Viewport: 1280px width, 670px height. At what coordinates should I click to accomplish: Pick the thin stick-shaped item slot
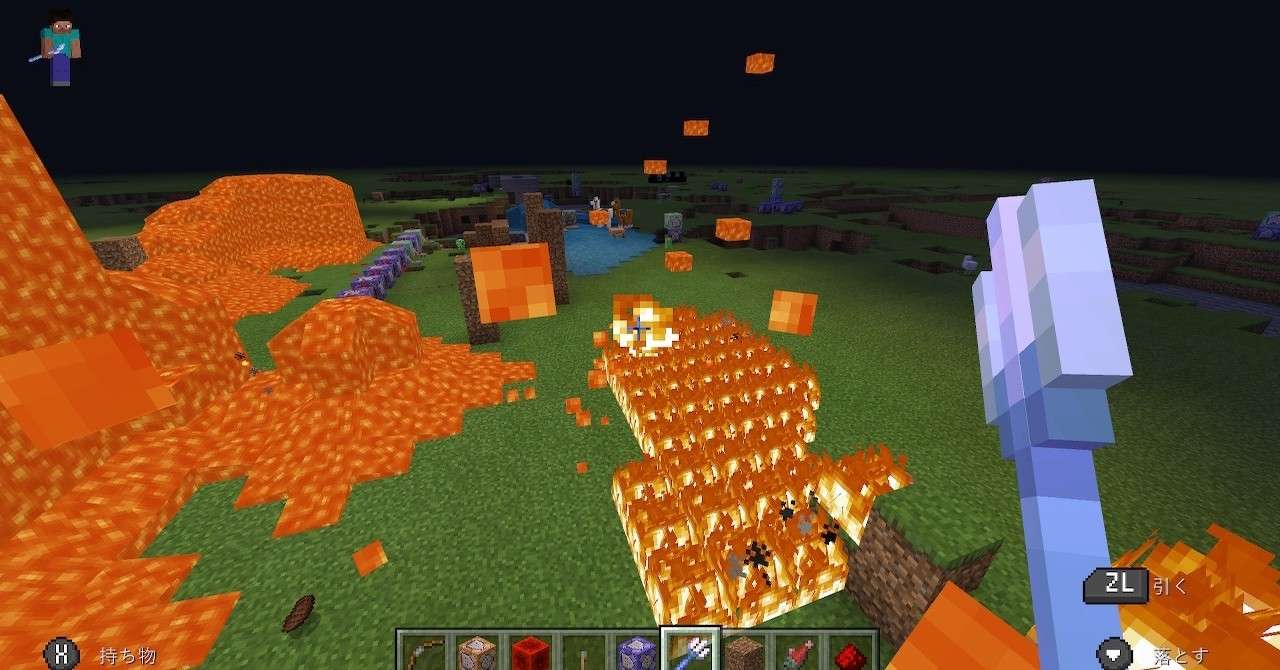[x=583, y=653]
